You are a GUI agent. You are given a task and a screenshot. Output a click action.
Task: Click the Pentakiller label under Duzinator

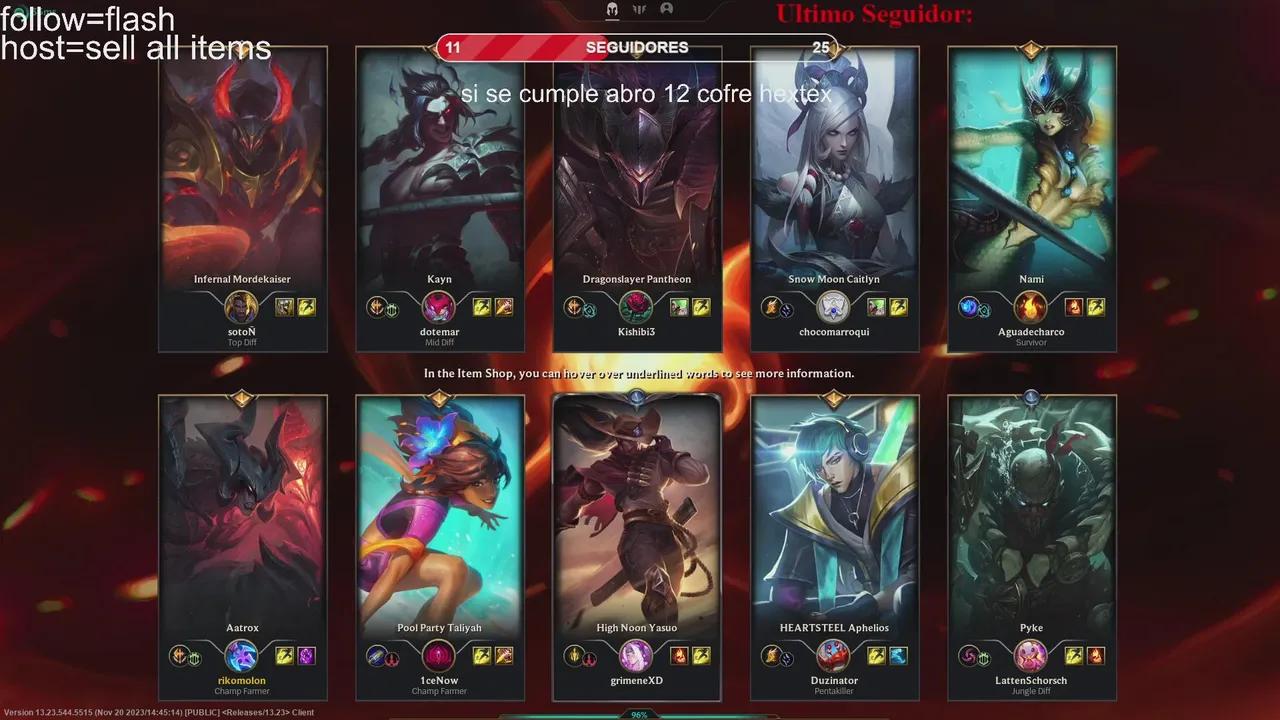834,691
